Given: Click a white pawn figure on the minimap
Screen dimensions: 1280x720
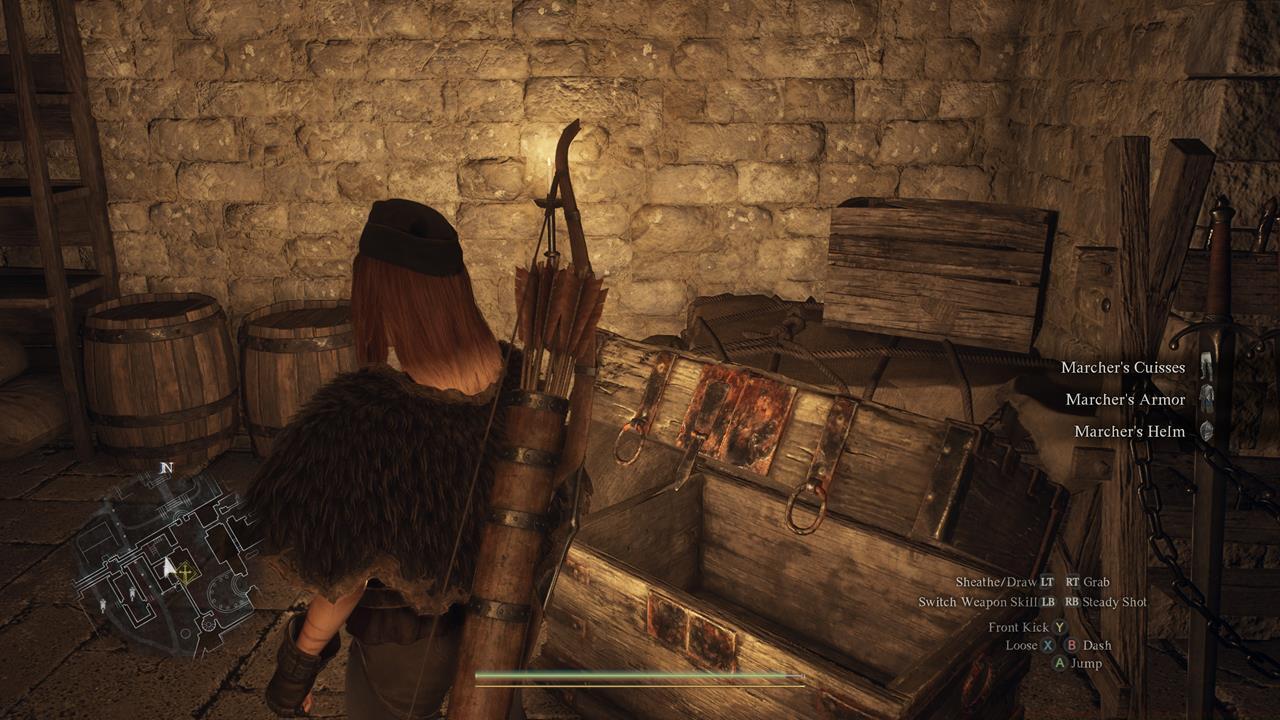Looking at the screenshot, I should point(133,593).
